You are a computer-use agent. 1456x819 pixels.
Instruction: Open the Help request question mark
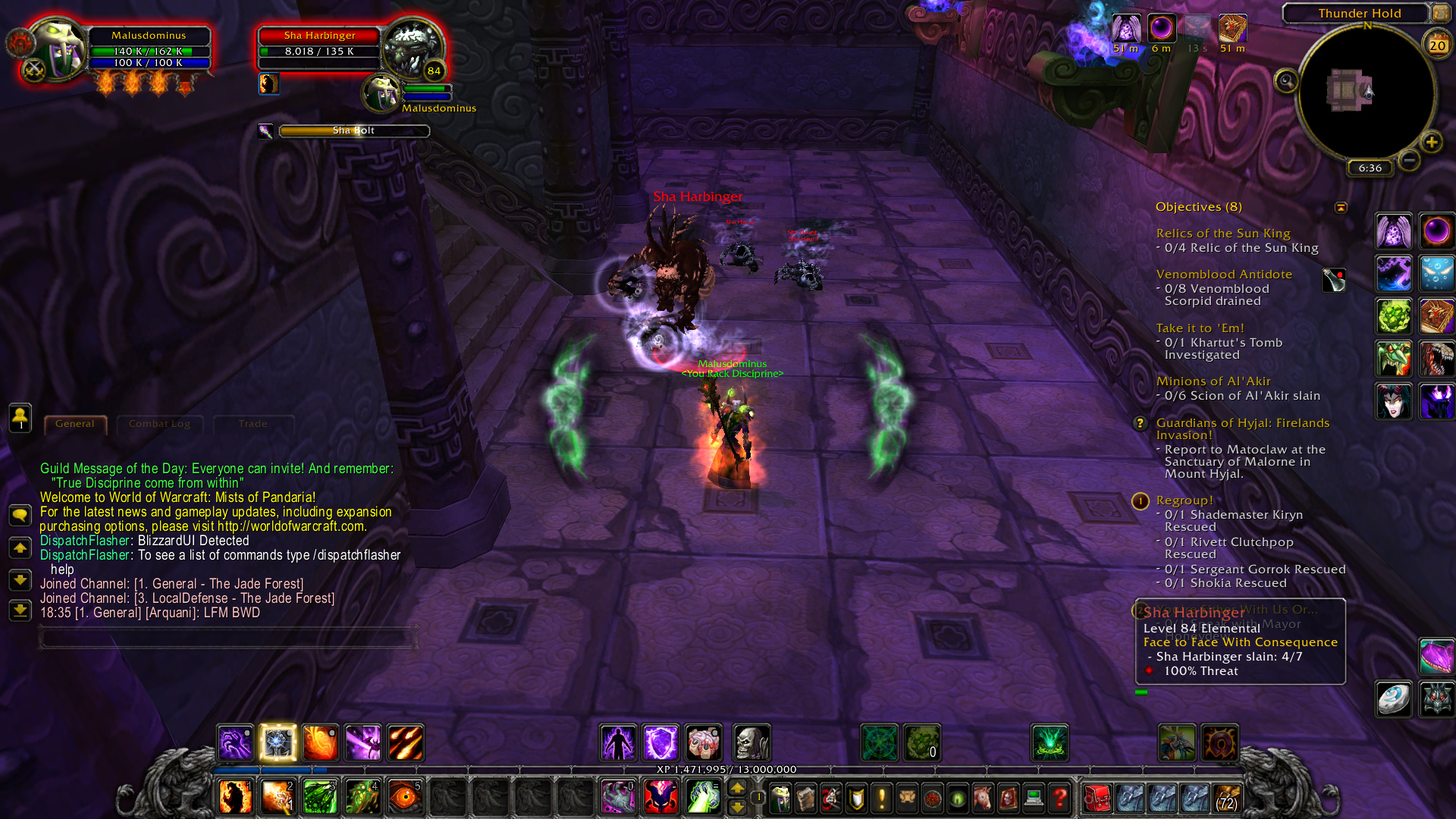[x=1059, y=799]
